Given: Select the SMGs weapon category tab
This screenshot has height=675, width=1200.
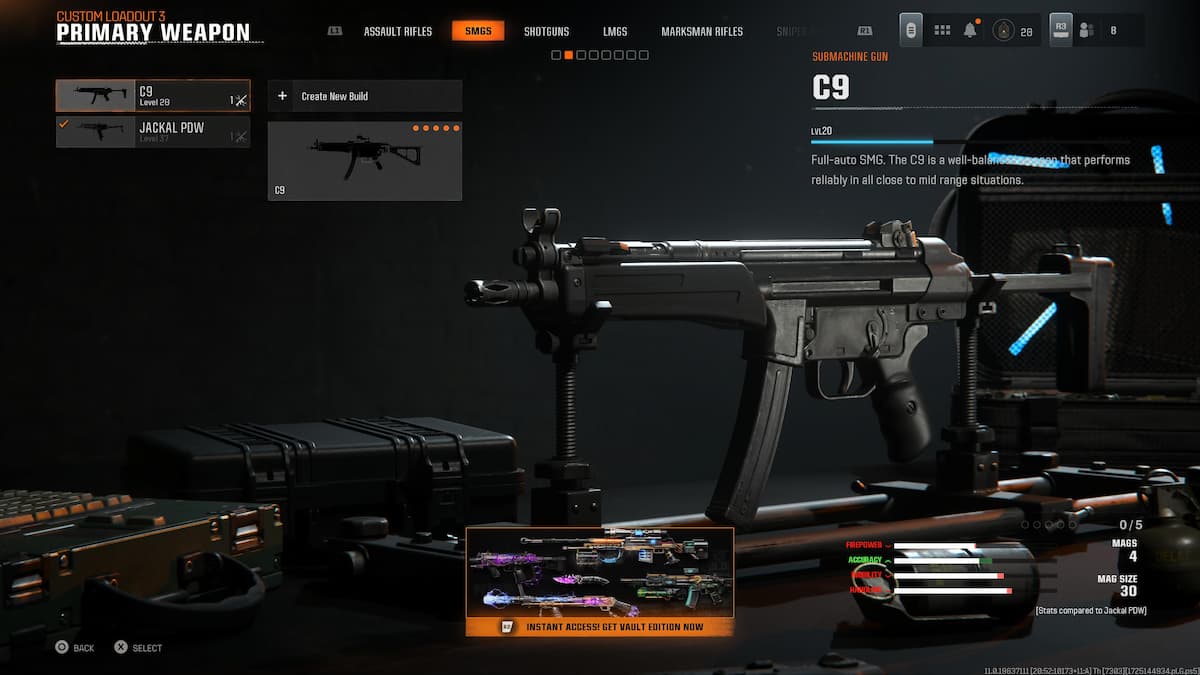Looking at the screenshot, I should pyautogui.click(x=478, y=31).
